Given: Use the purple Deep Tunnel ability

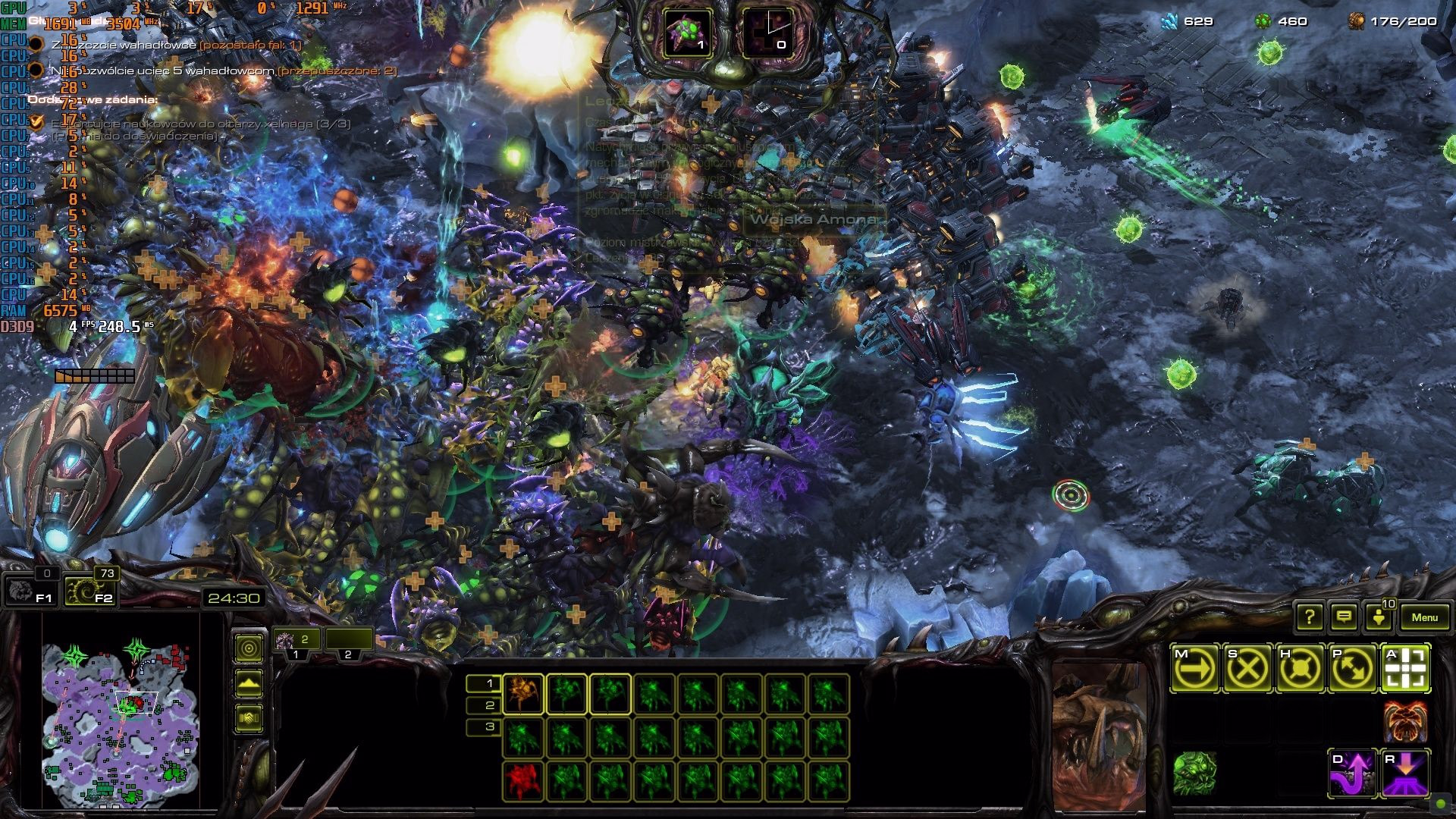Looking at the screenshot, I should 1352,773.
